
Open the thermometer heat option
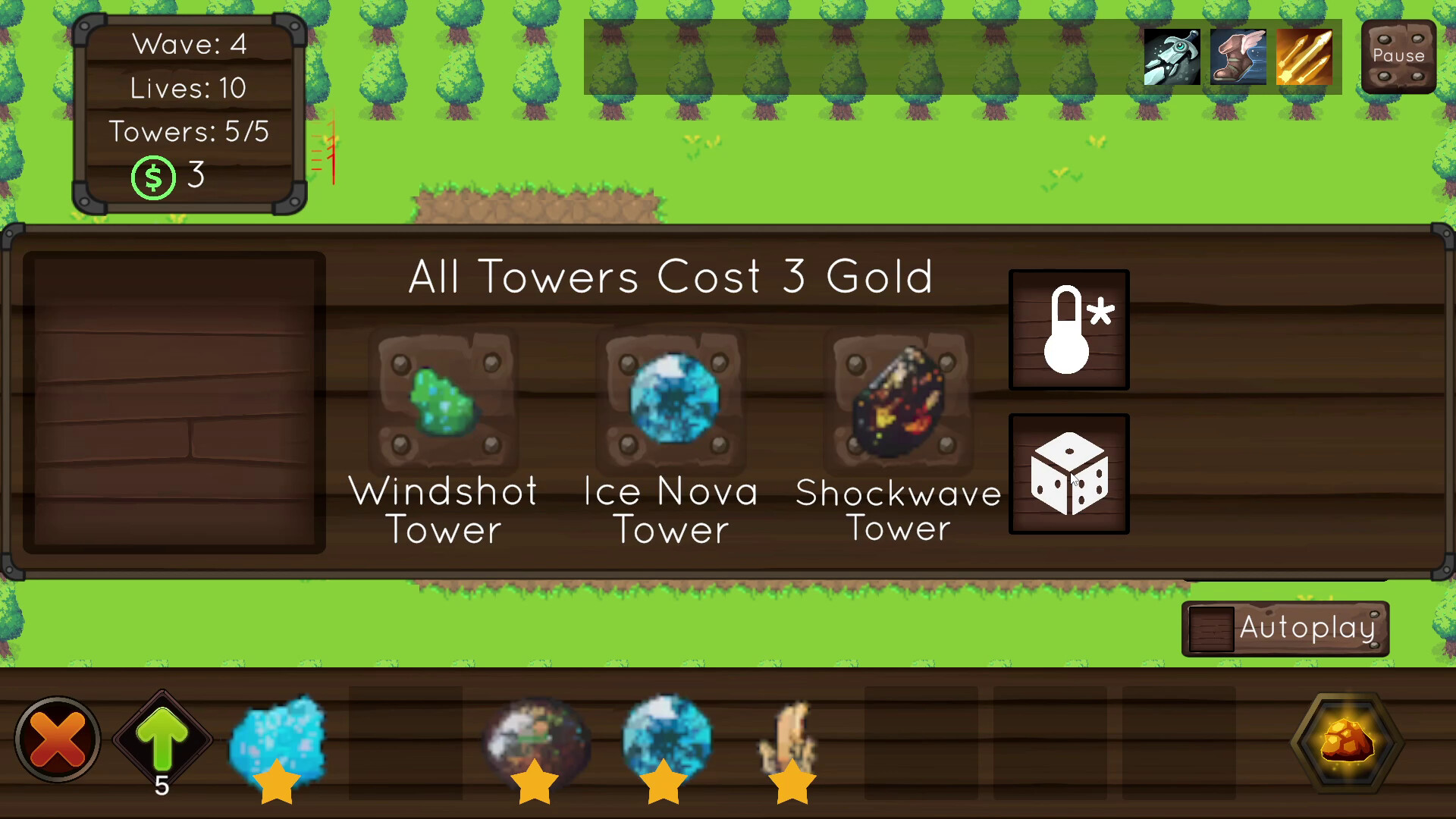tap(1069, 330)
